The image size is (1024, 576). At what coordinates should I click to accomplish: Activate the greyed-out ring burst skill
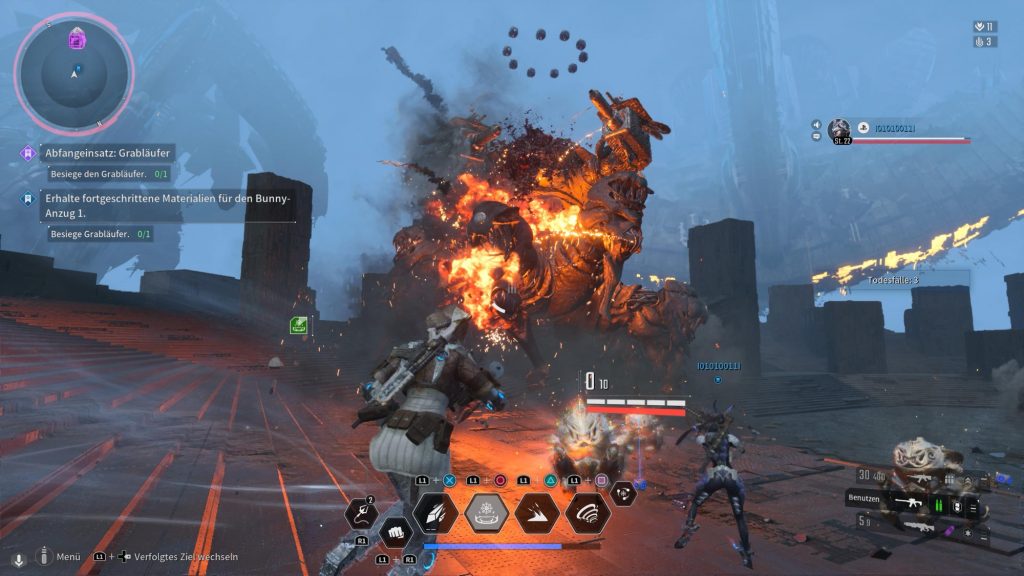tap(487, 513)
